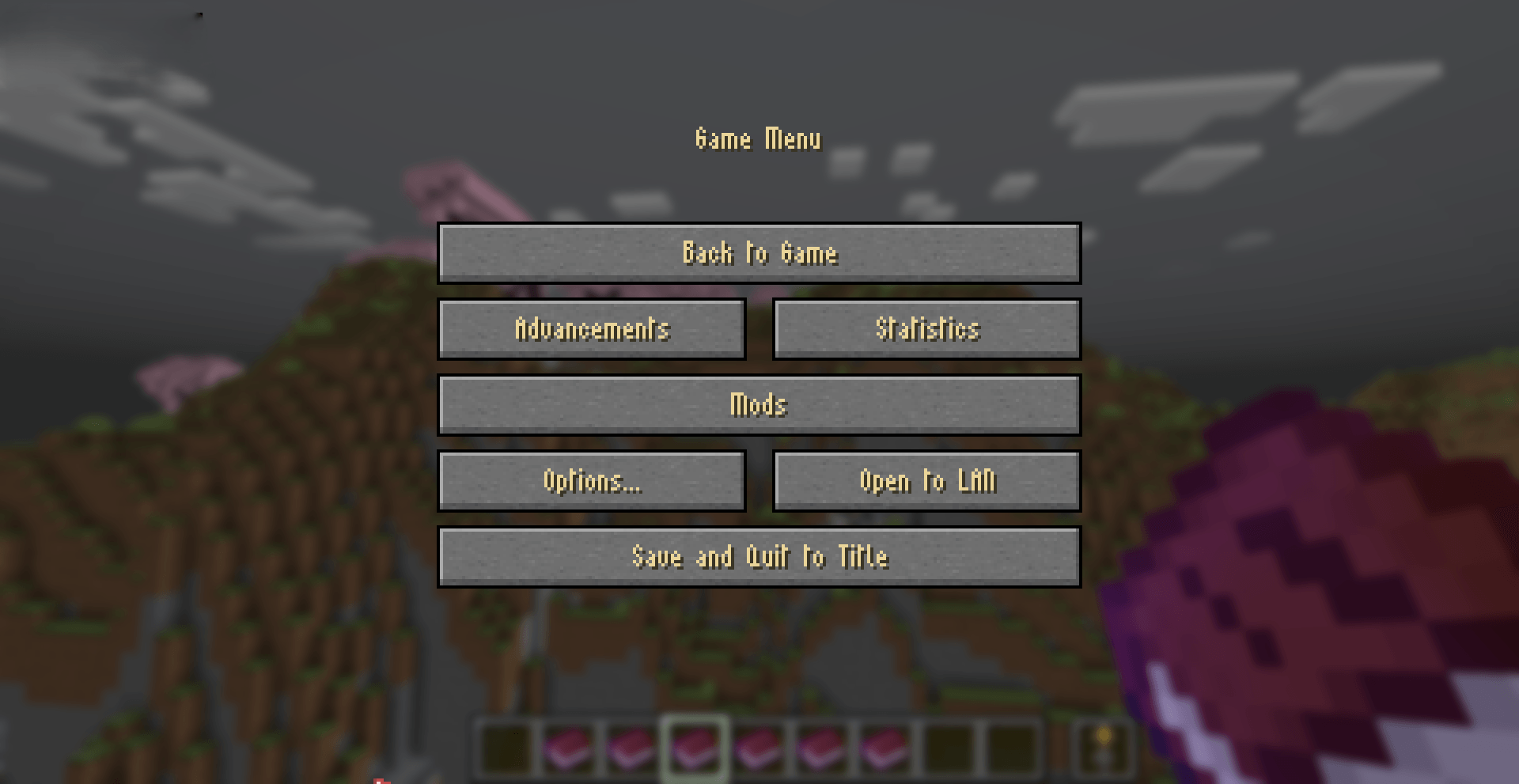Click the Game Menu title text
This screenshot has width=1519, height=784.
[758, 138]
